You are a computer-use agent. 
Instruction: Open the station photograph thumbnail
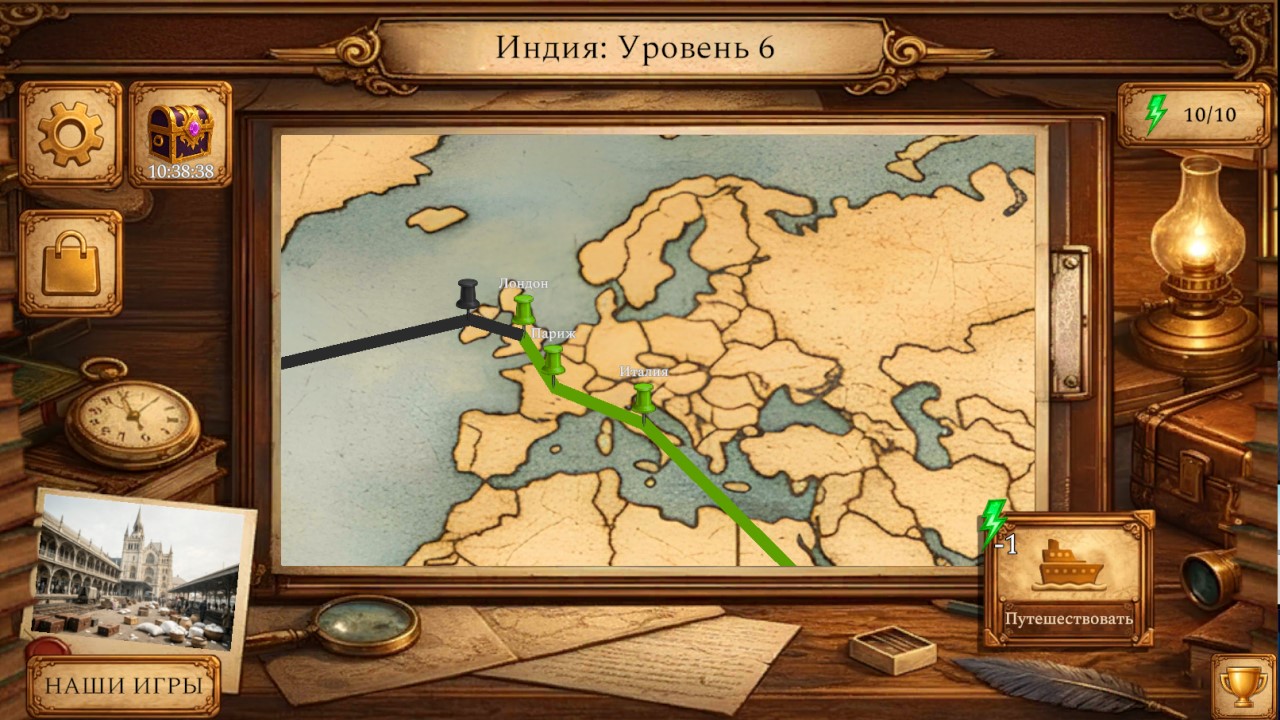[138, 570]
